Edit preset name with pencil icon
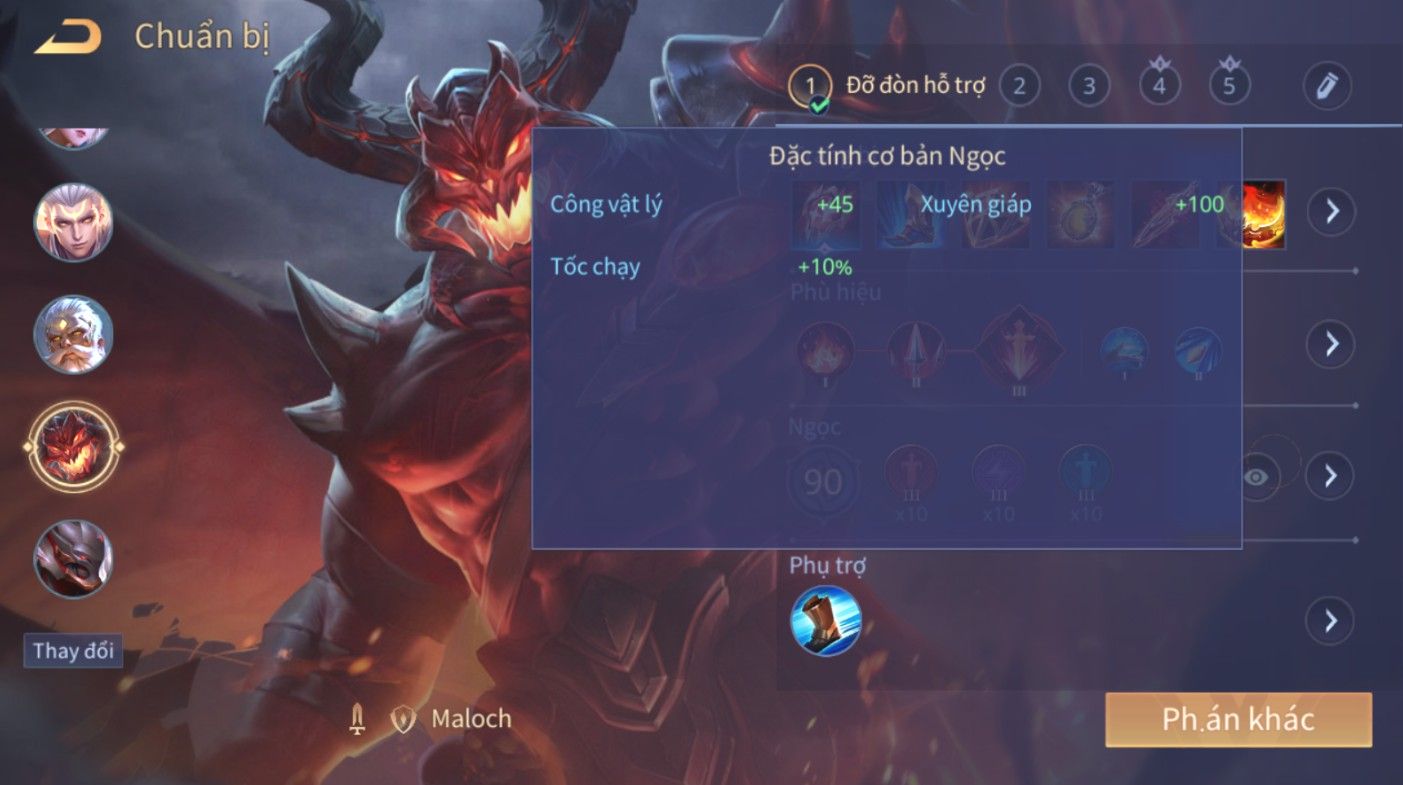 (1327, 87)
